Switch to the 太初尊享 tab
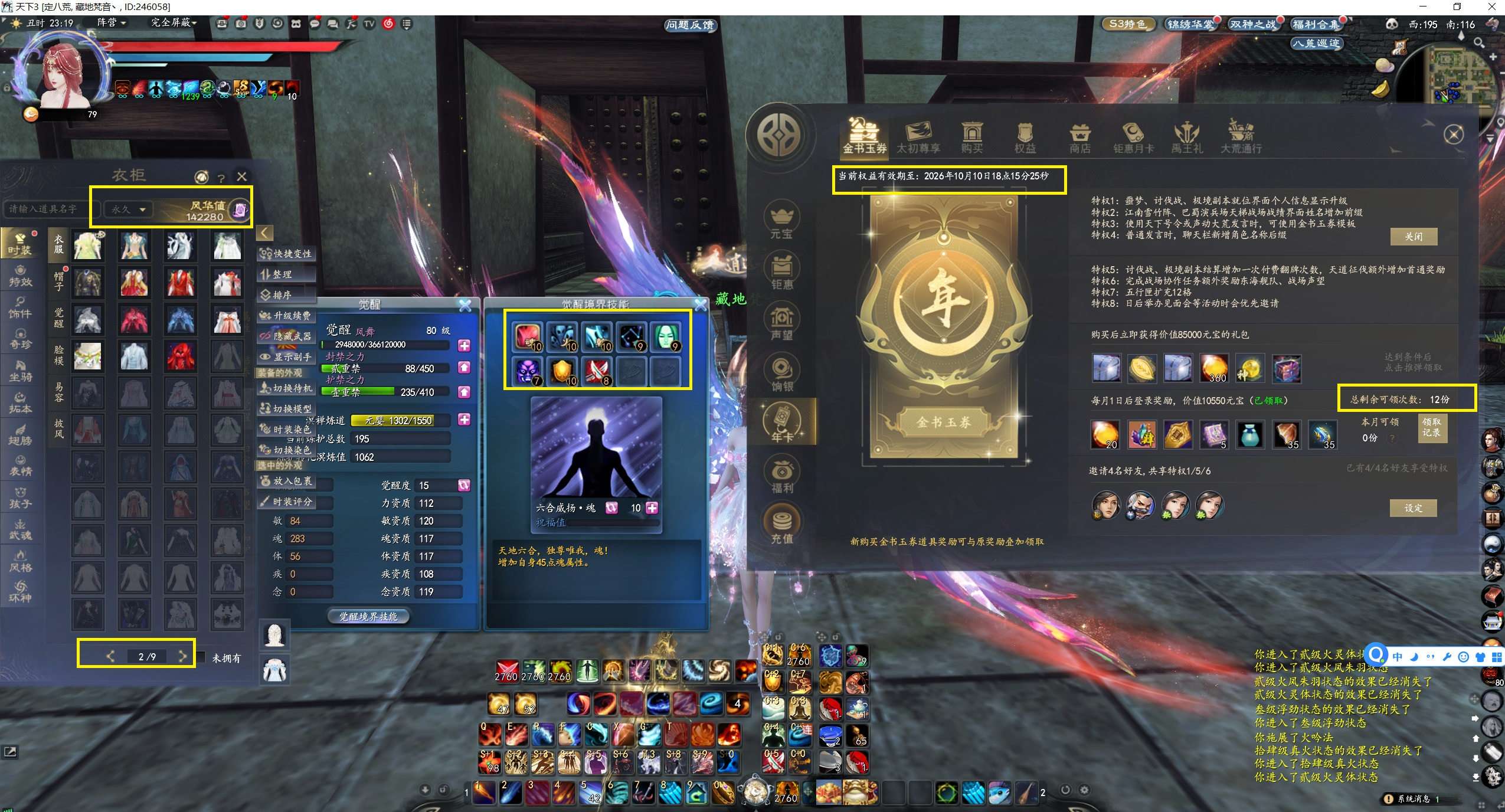Image resolution: width=1505 pixels, height=812 pixels. pyautogui.click(x=918, y=137)
